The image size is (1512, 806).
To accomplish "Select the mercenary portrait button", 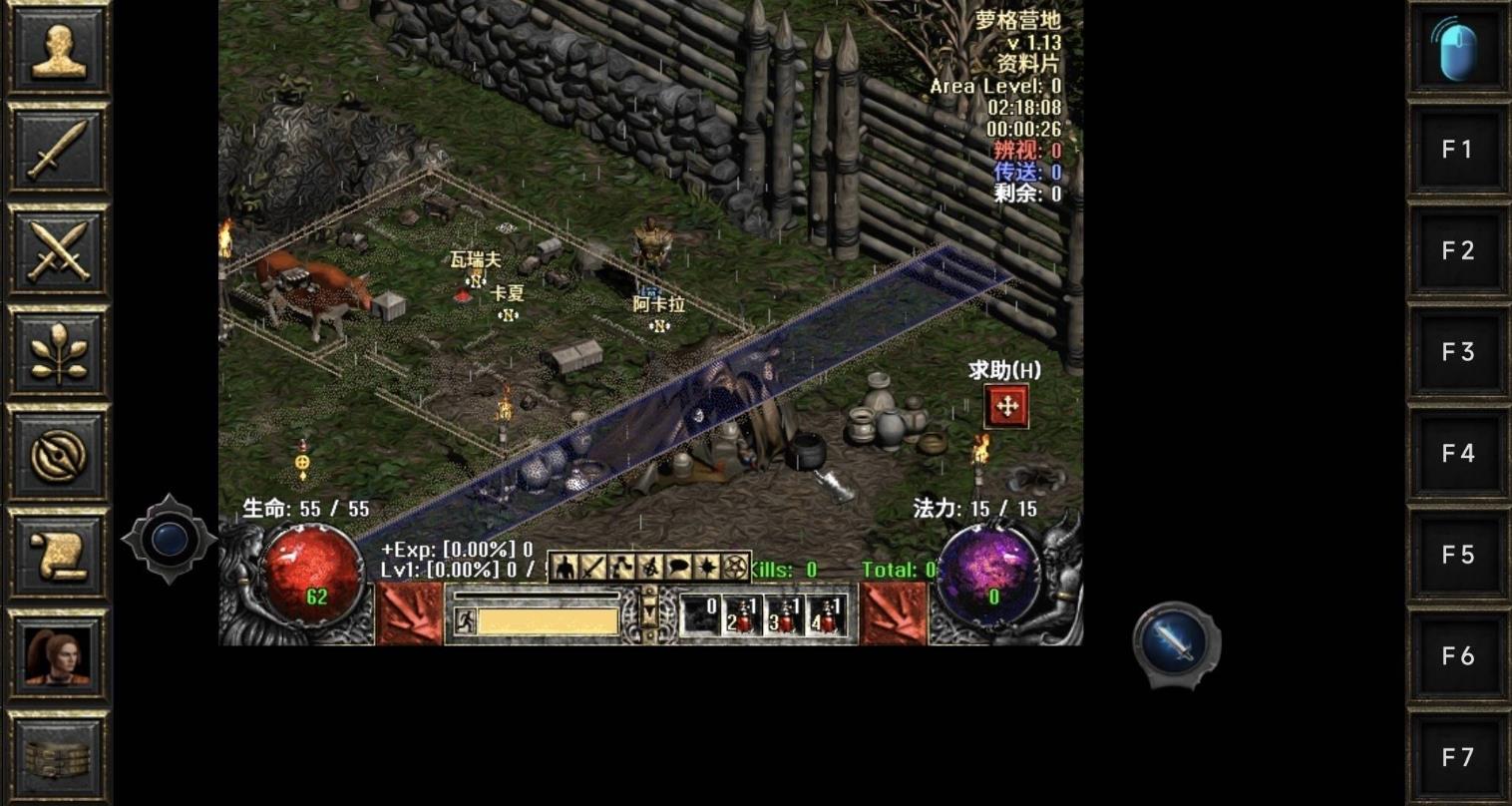I will click(x=58, y=656).
